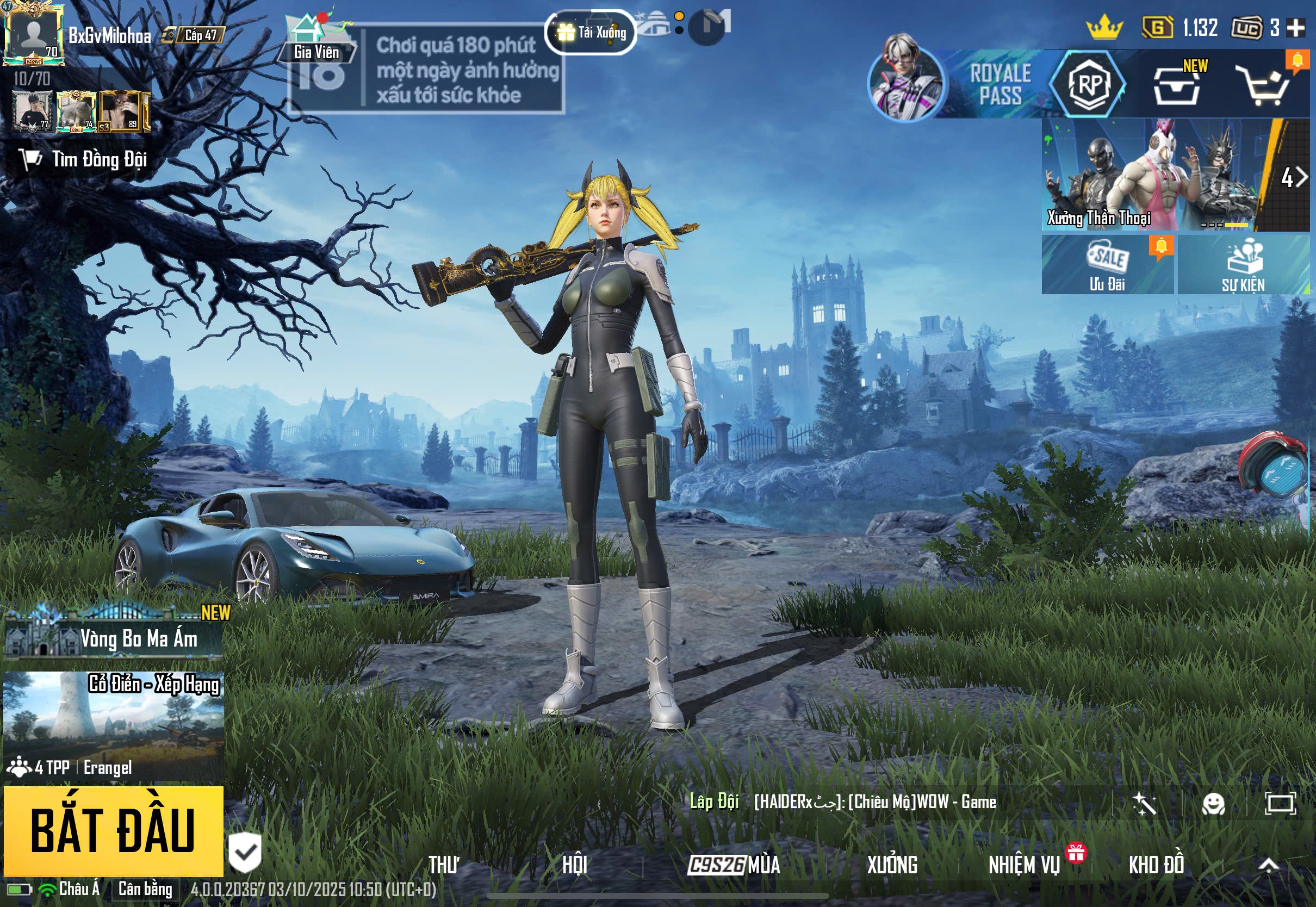
Task: Open the Kho Đồ inventory
Action: coord(1156,865)
